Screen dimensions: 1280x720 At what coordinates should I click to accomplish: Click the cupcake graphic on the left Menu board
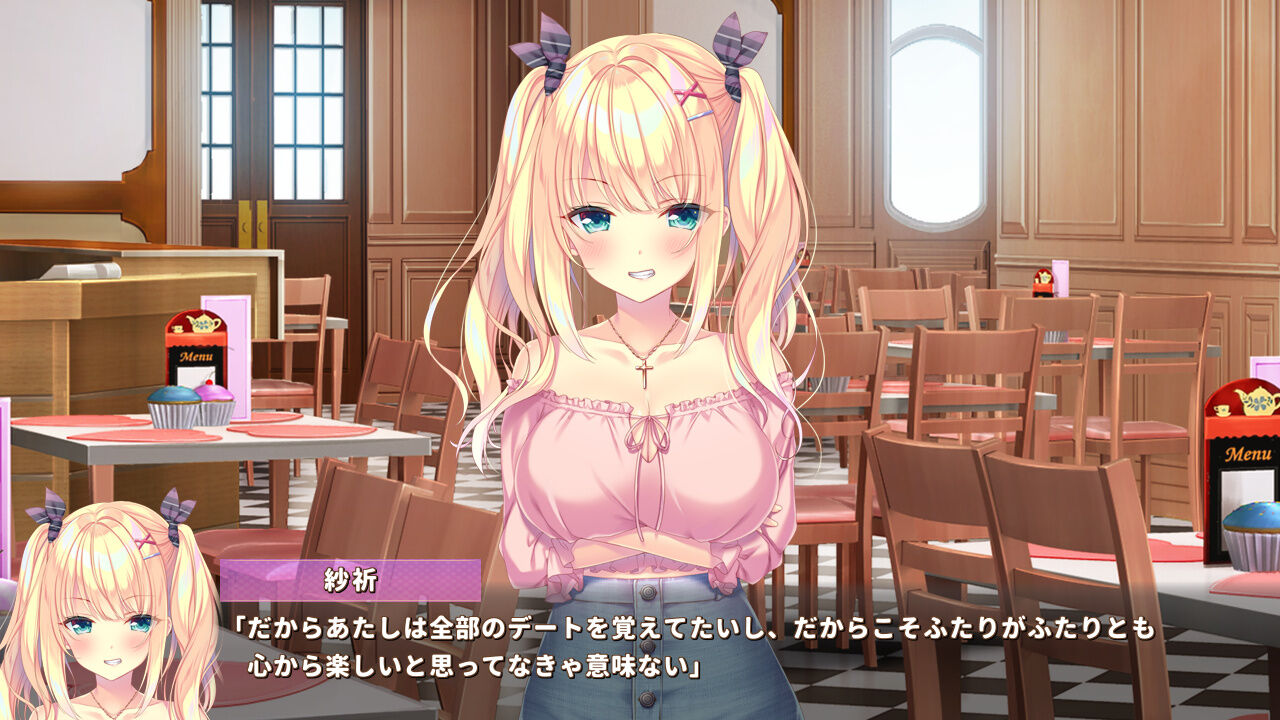coord(197,400)
